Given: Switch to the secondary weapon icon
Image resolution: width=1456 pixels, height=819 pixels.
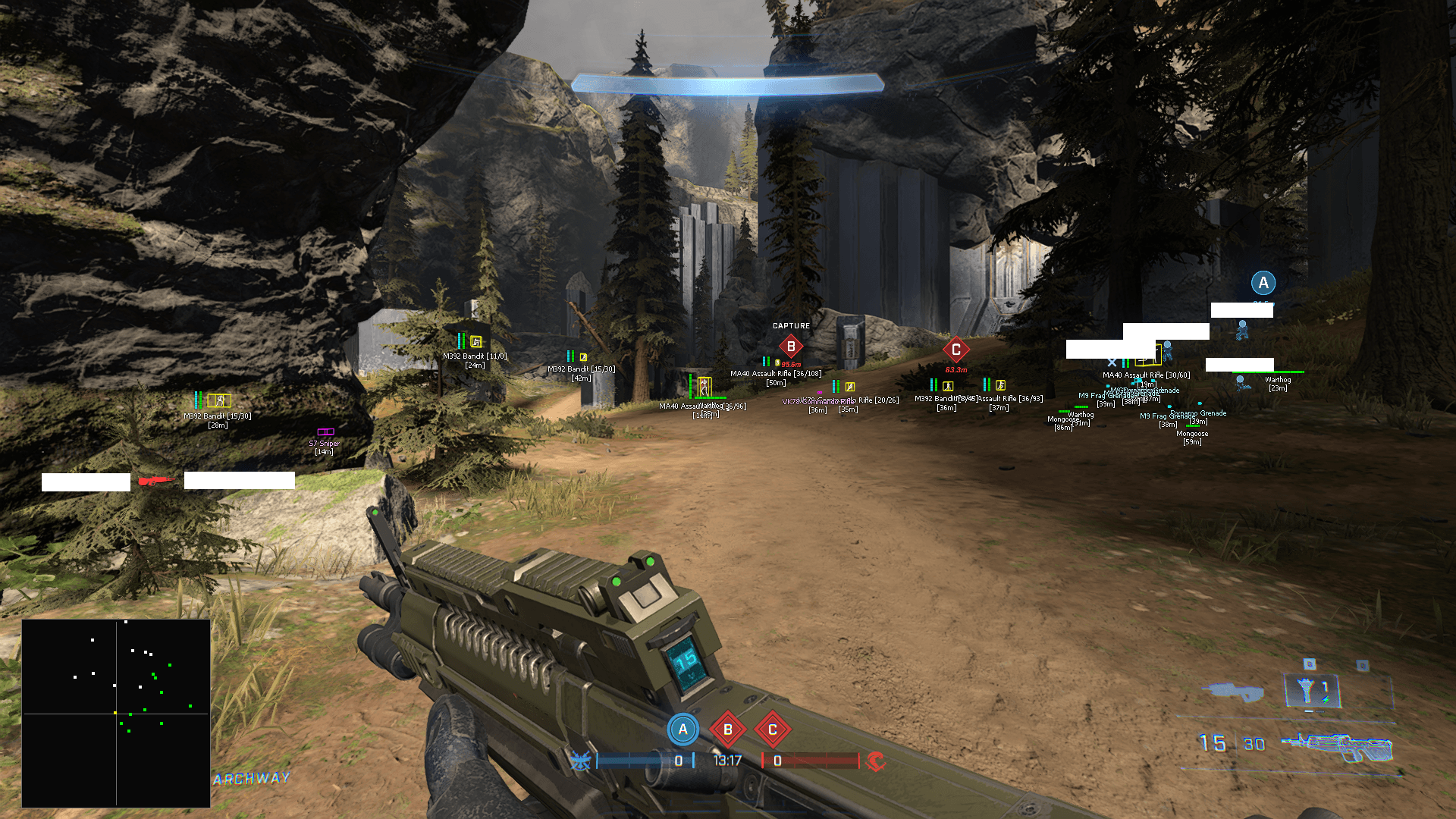Looking at the screenshot, I should point(1233,691).
